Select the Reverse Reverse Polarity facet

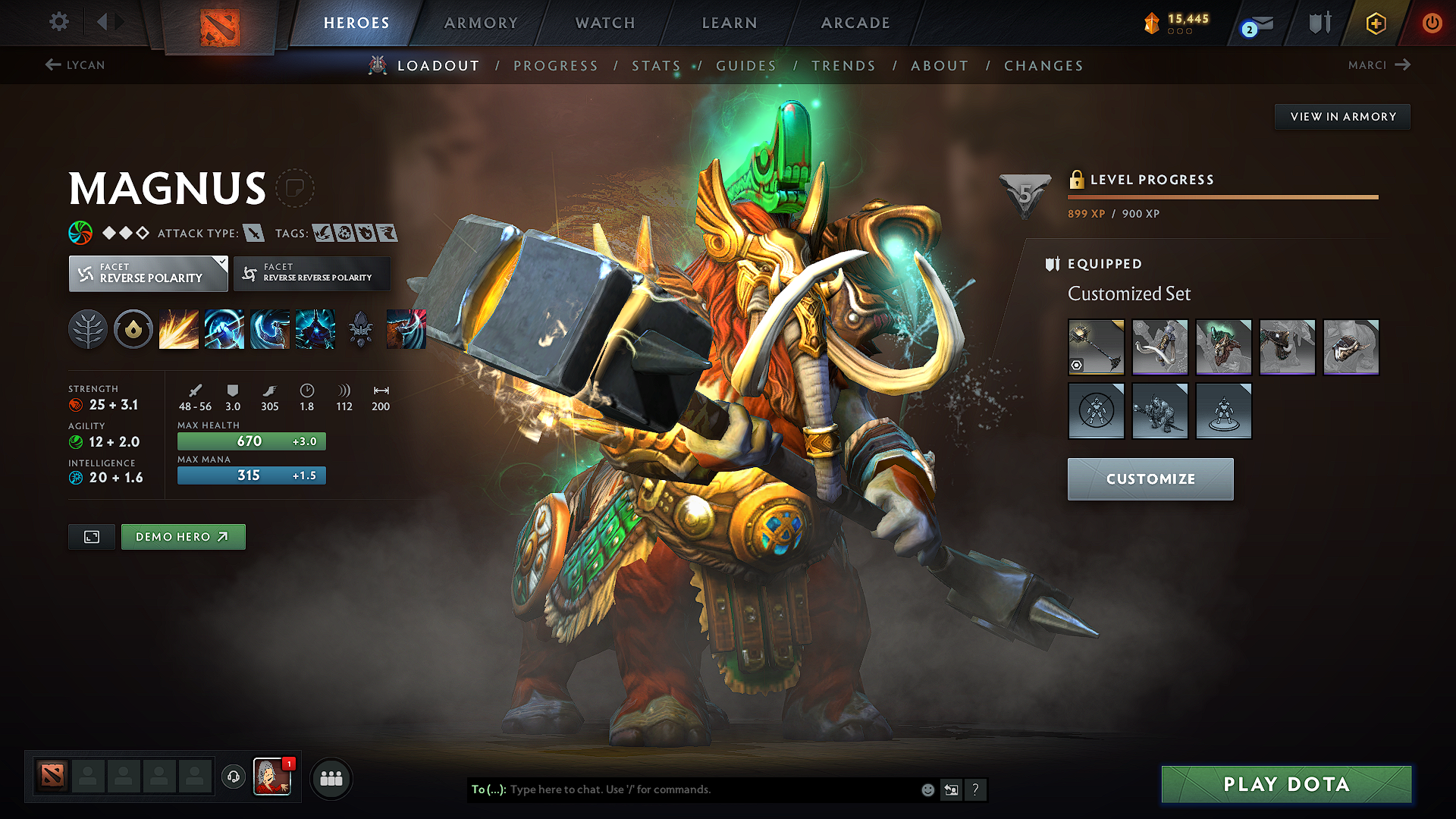(311, 273)
